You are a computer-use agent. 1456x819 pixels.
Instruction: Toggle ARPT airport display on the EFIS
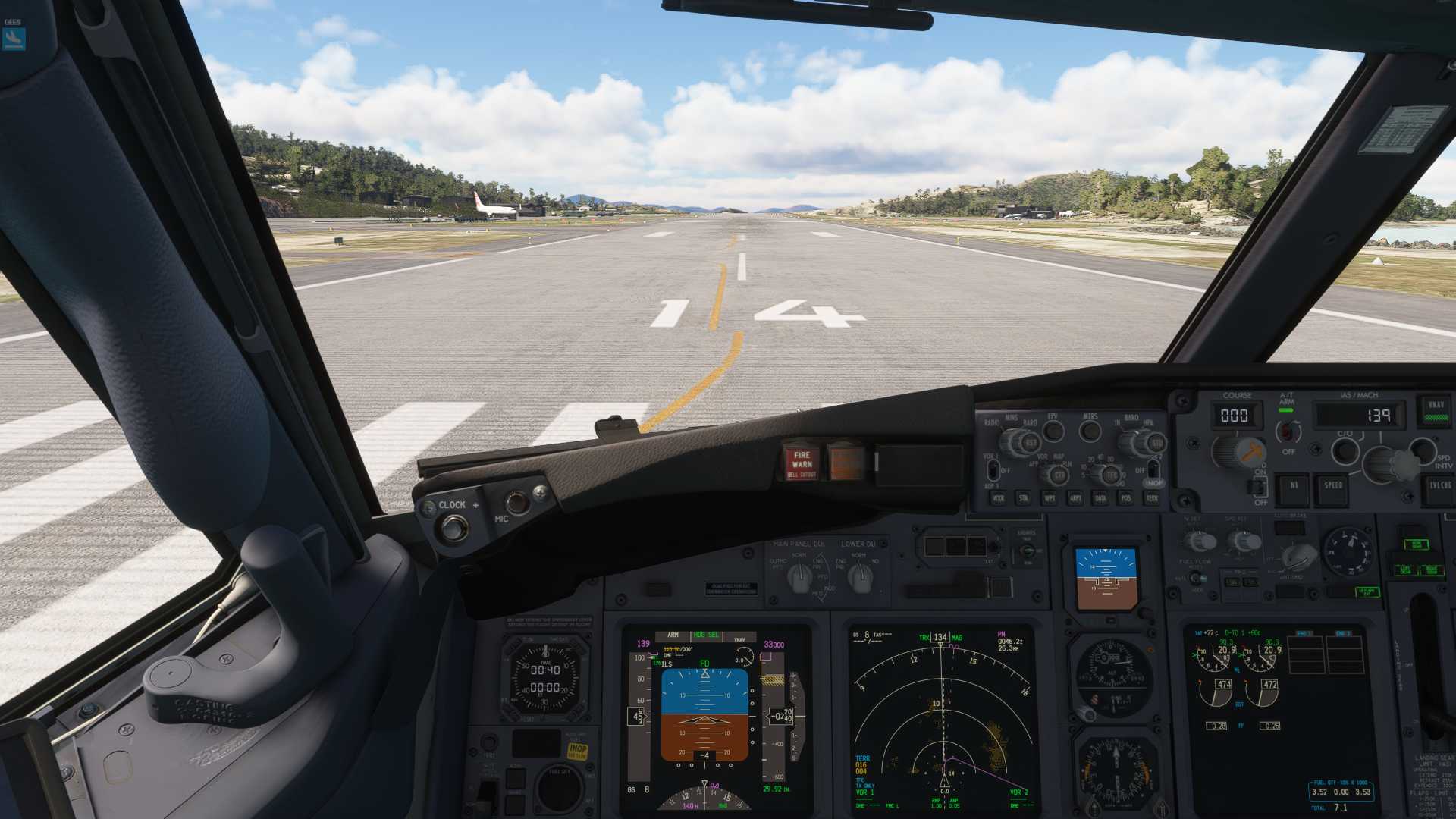coord(1075,498)
